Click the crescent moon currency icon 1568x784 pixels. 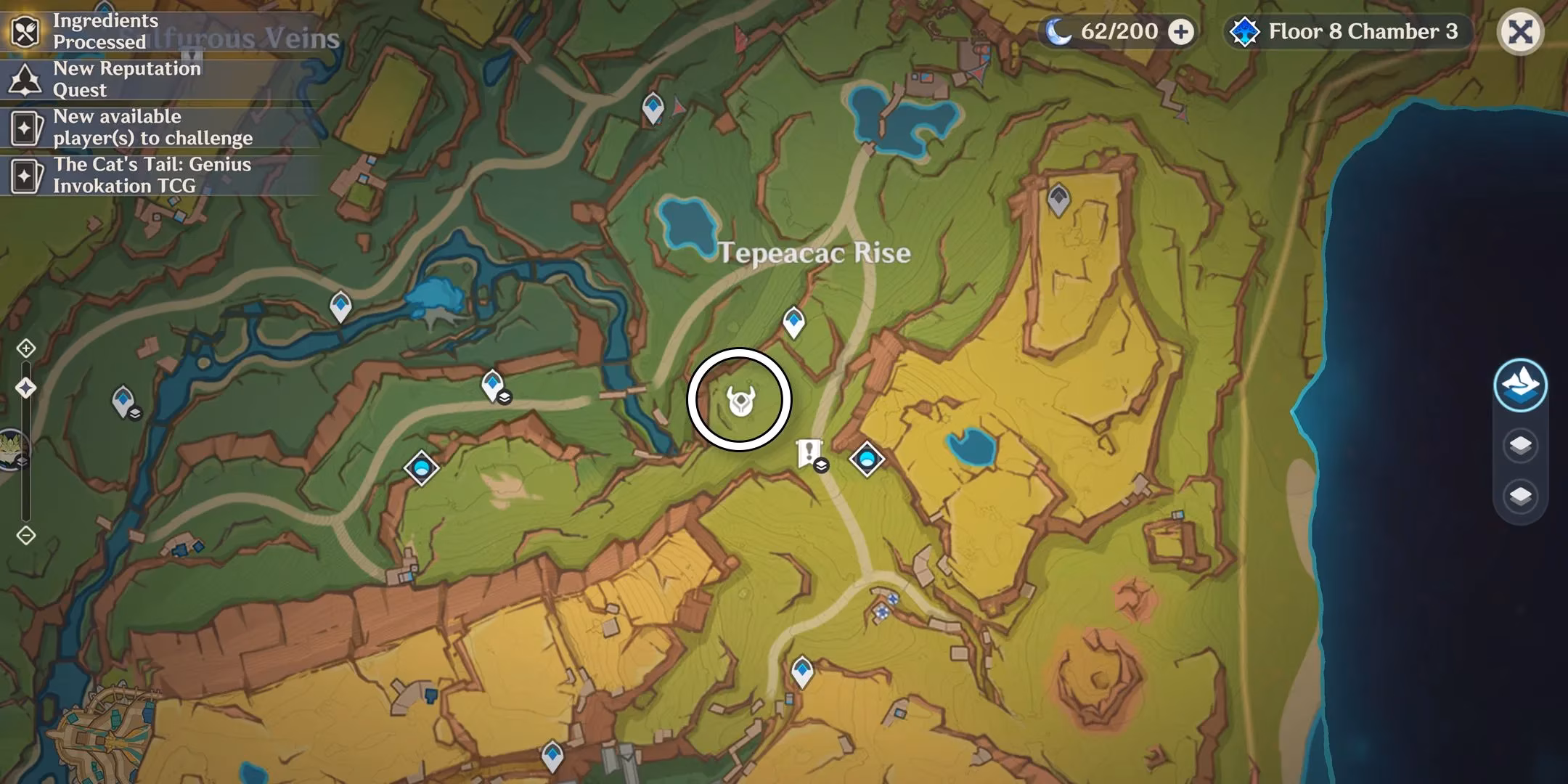click(1061, 31)
